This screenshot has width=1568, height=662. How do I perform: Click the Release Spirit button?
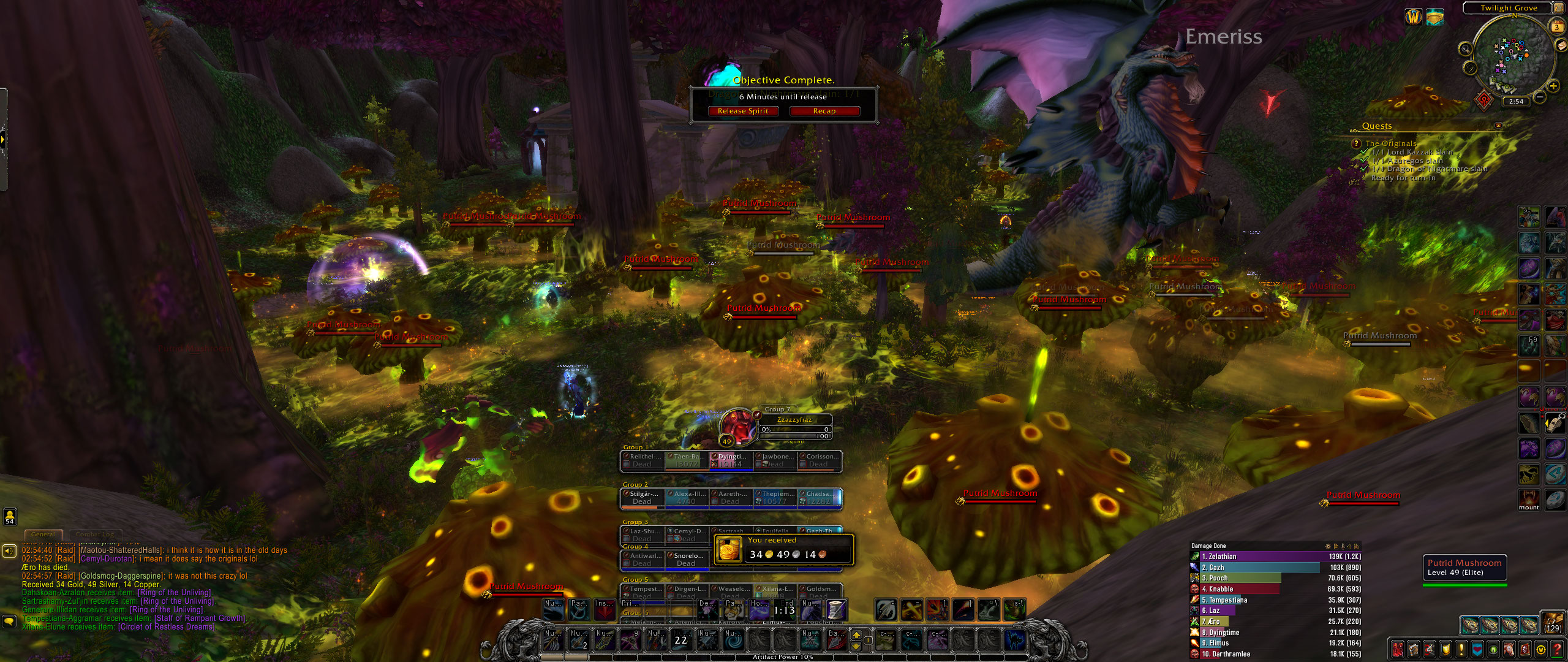click(743, 111)
